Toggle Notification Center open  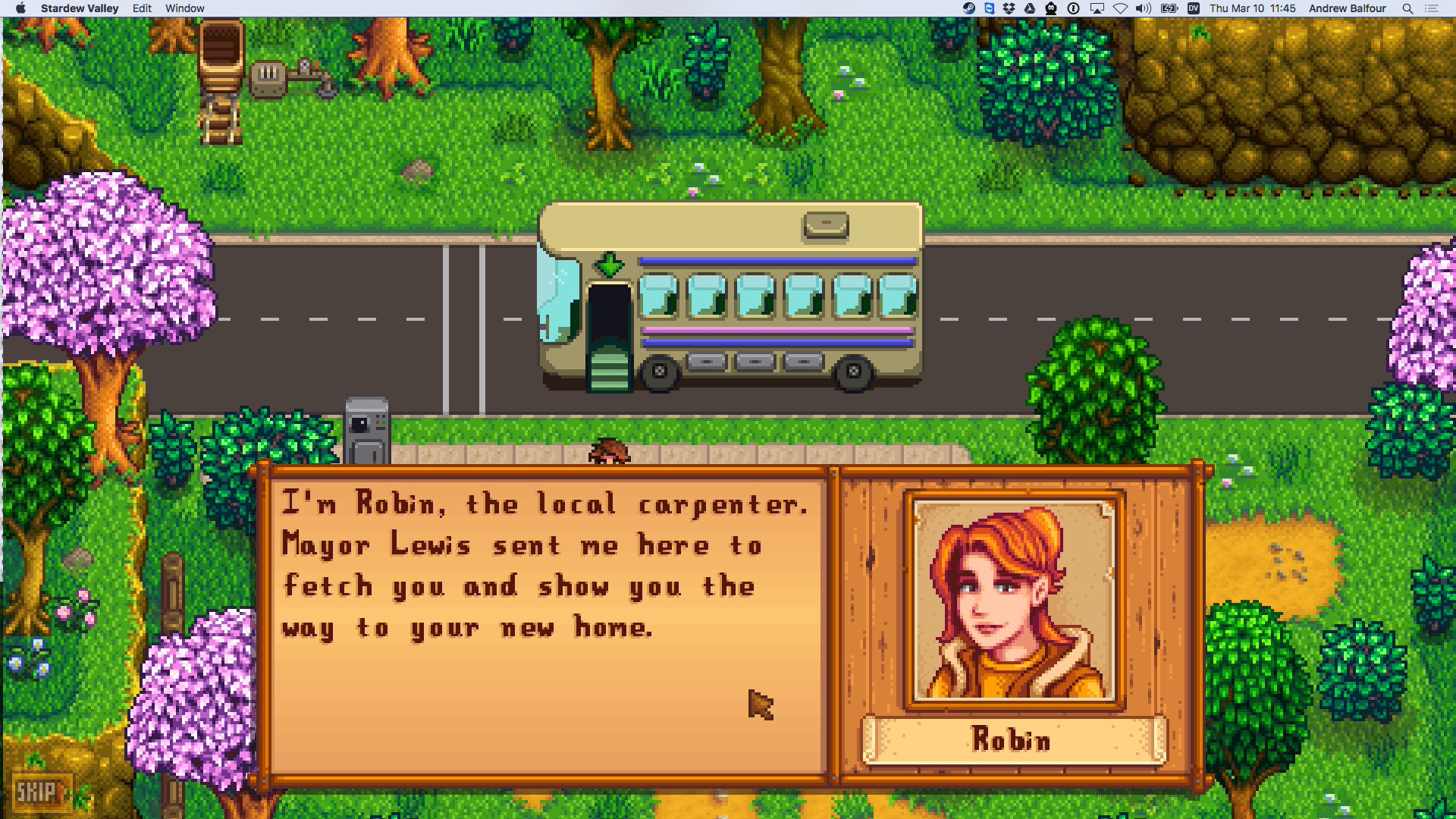(x=1432, y=8)
